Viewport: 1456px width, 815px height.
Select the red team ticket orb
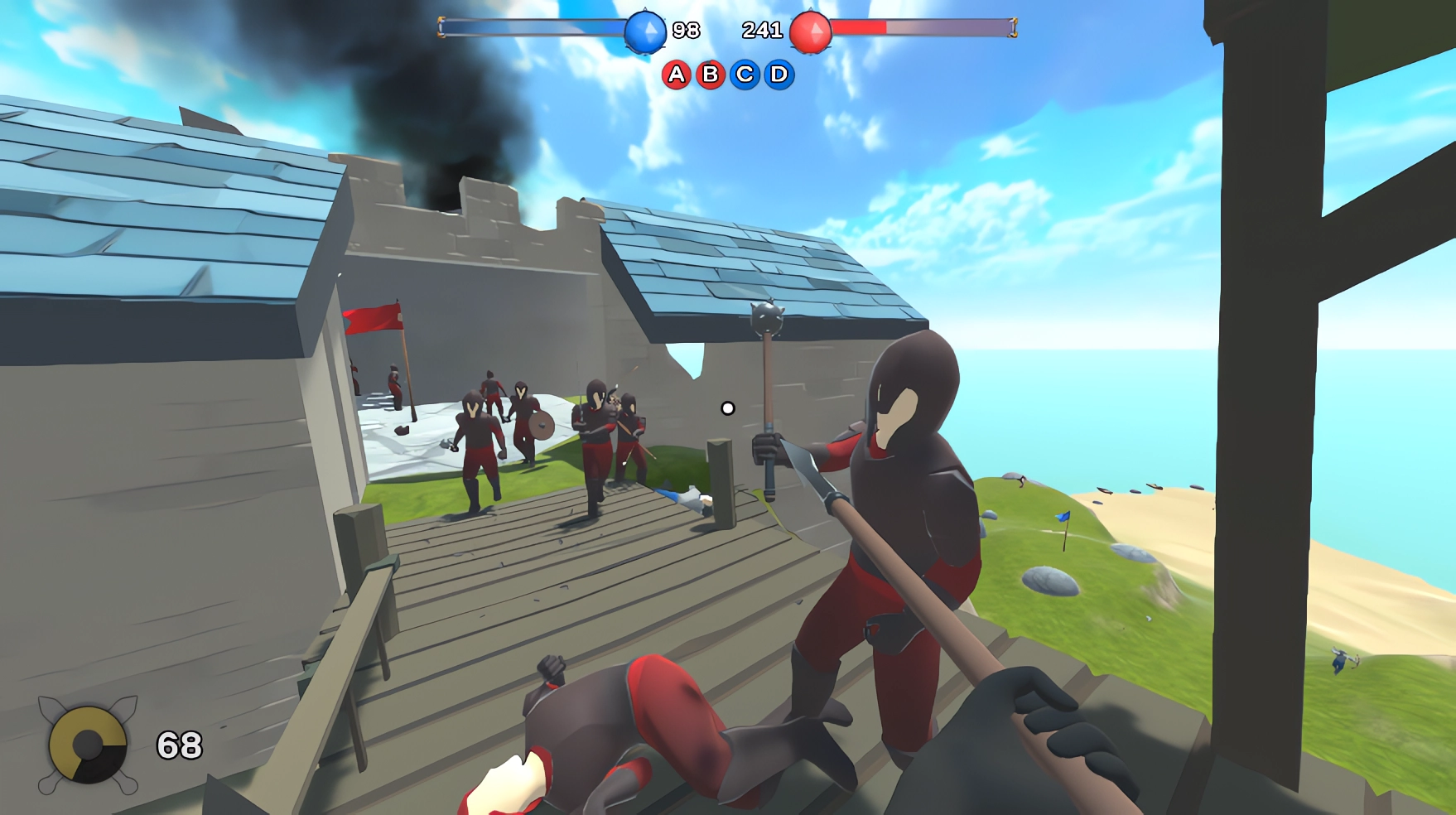[x=814, y=30]
